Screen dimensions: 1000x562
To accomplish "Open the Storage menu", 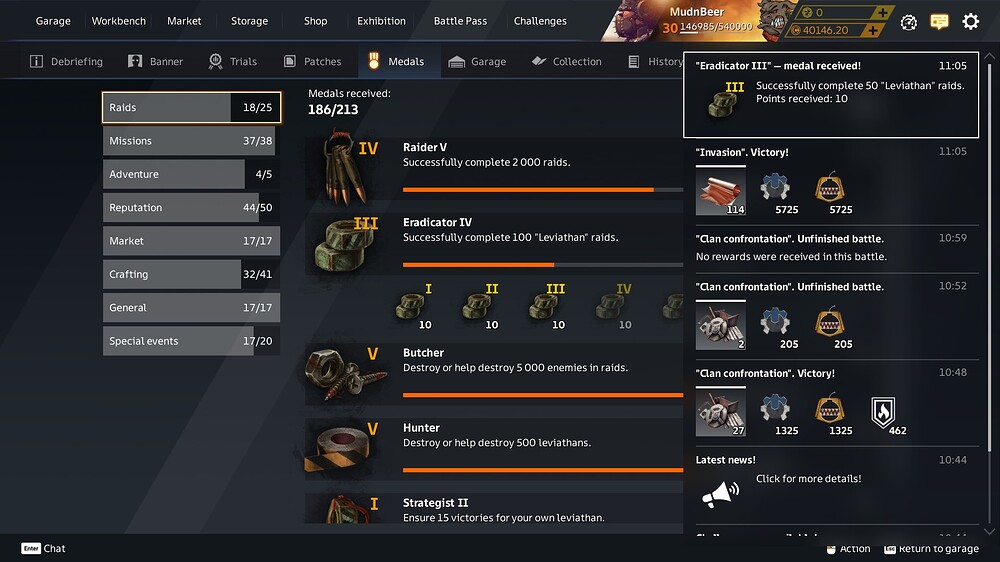I will click(x=249, y=21).
